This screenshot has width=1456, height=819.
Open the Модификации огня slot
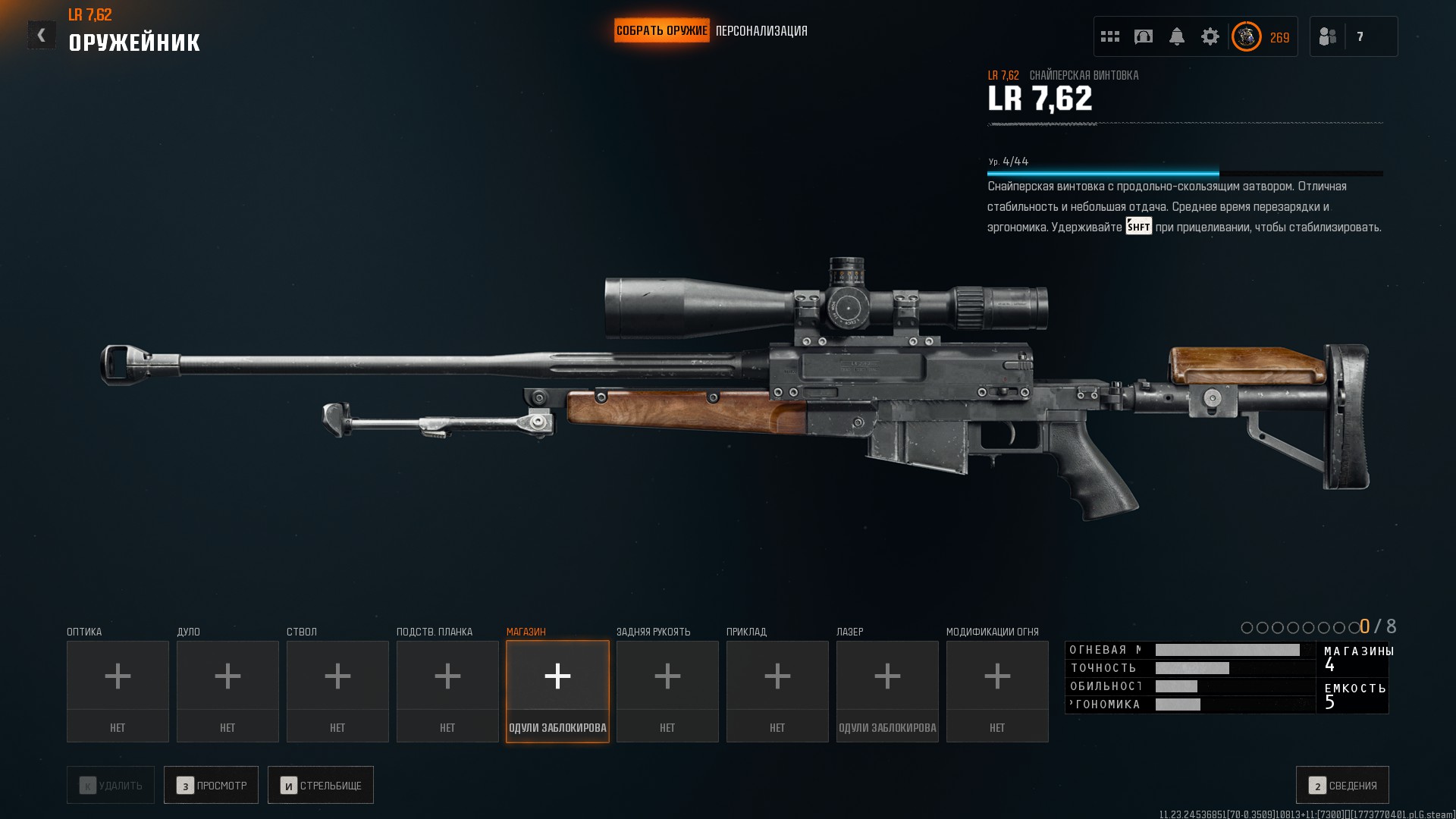click(x=997, y=691)
